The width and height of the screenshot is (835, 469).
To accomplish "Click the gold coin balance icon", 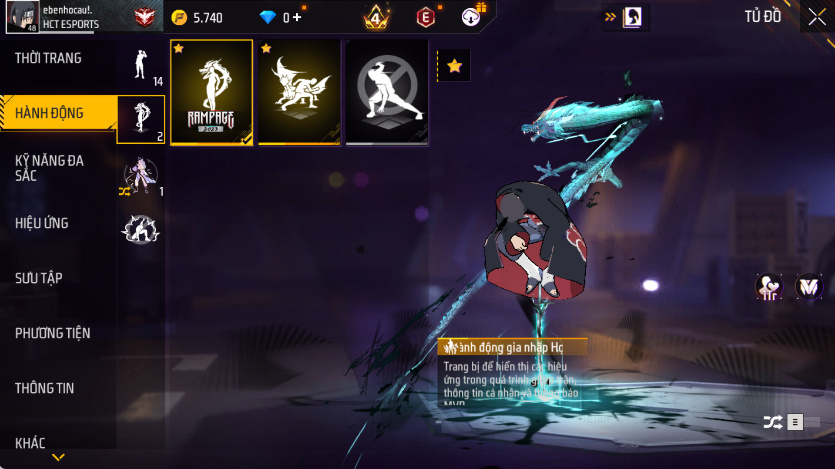I will 179,17.
